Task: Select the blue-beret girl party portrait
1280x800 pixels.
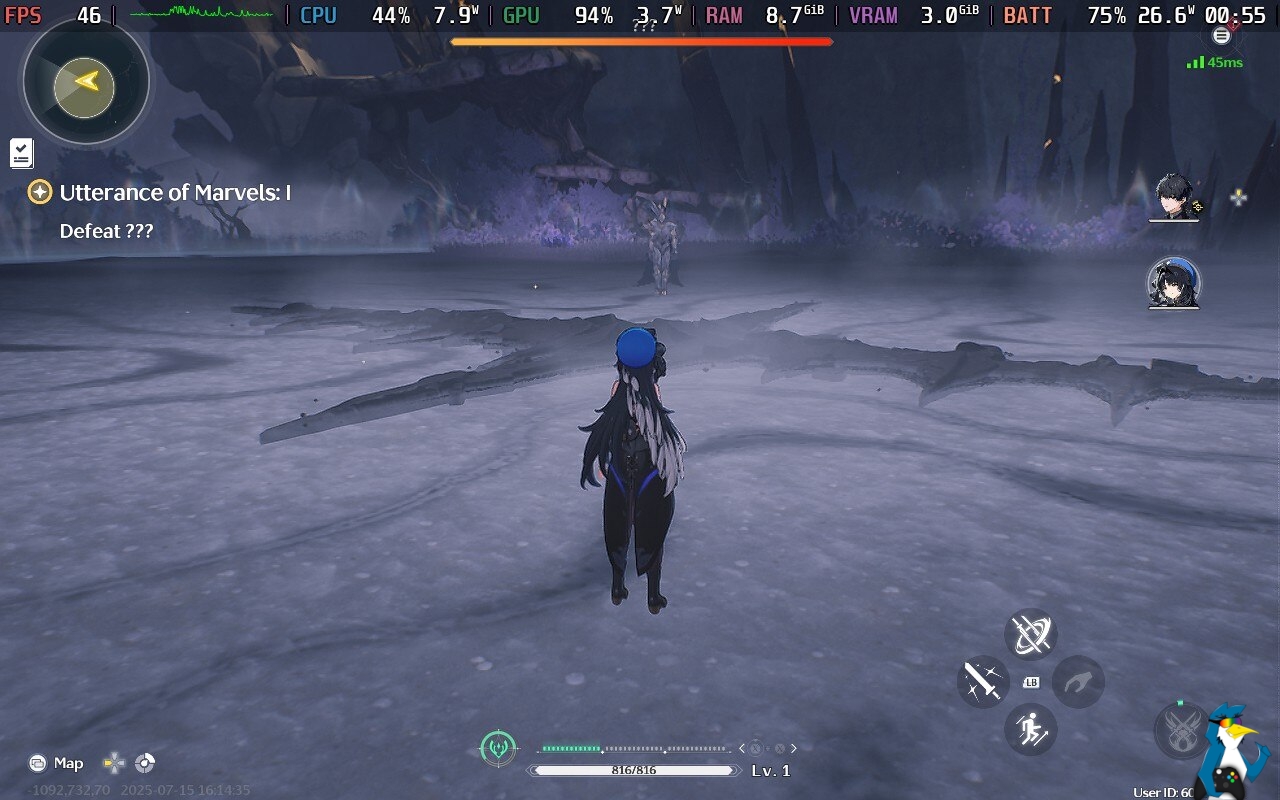Action: 1173,283
